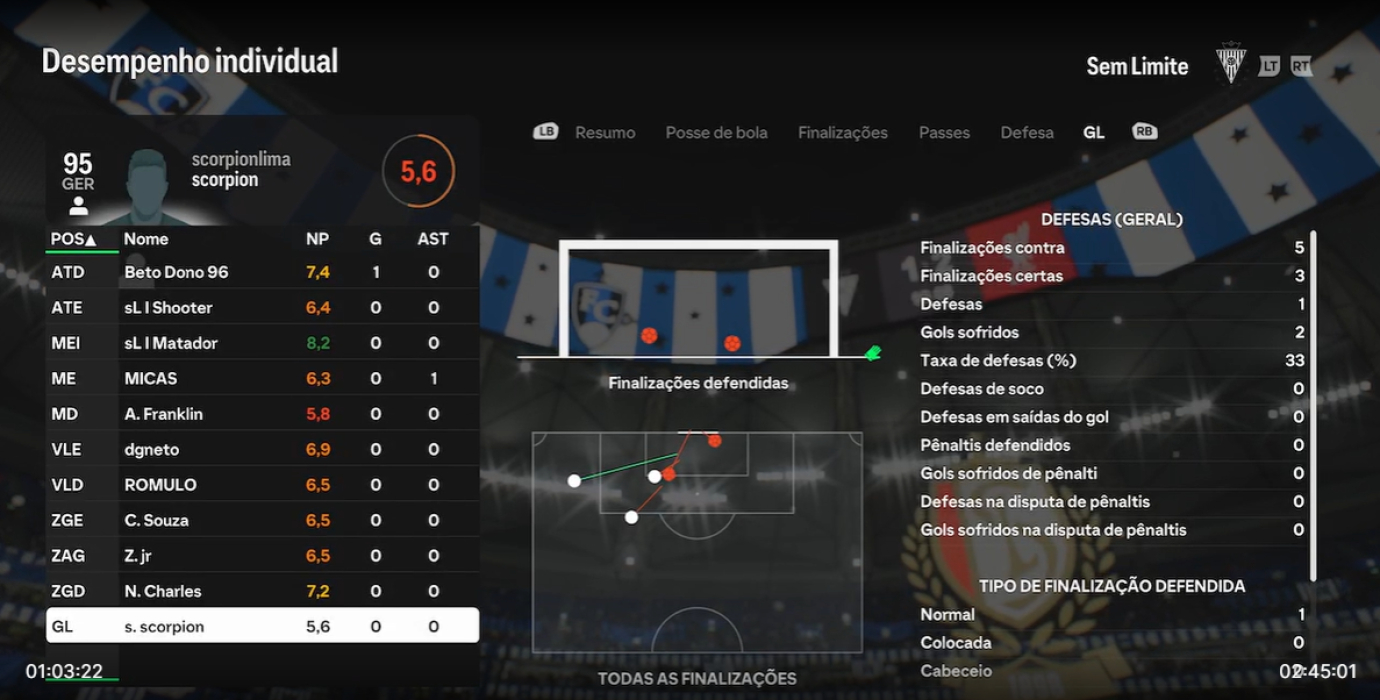Image resolution: width=1380 pixels, height=700 pixels.
Task: Sort players by the POS column
Action: click(x=74, y=239)
